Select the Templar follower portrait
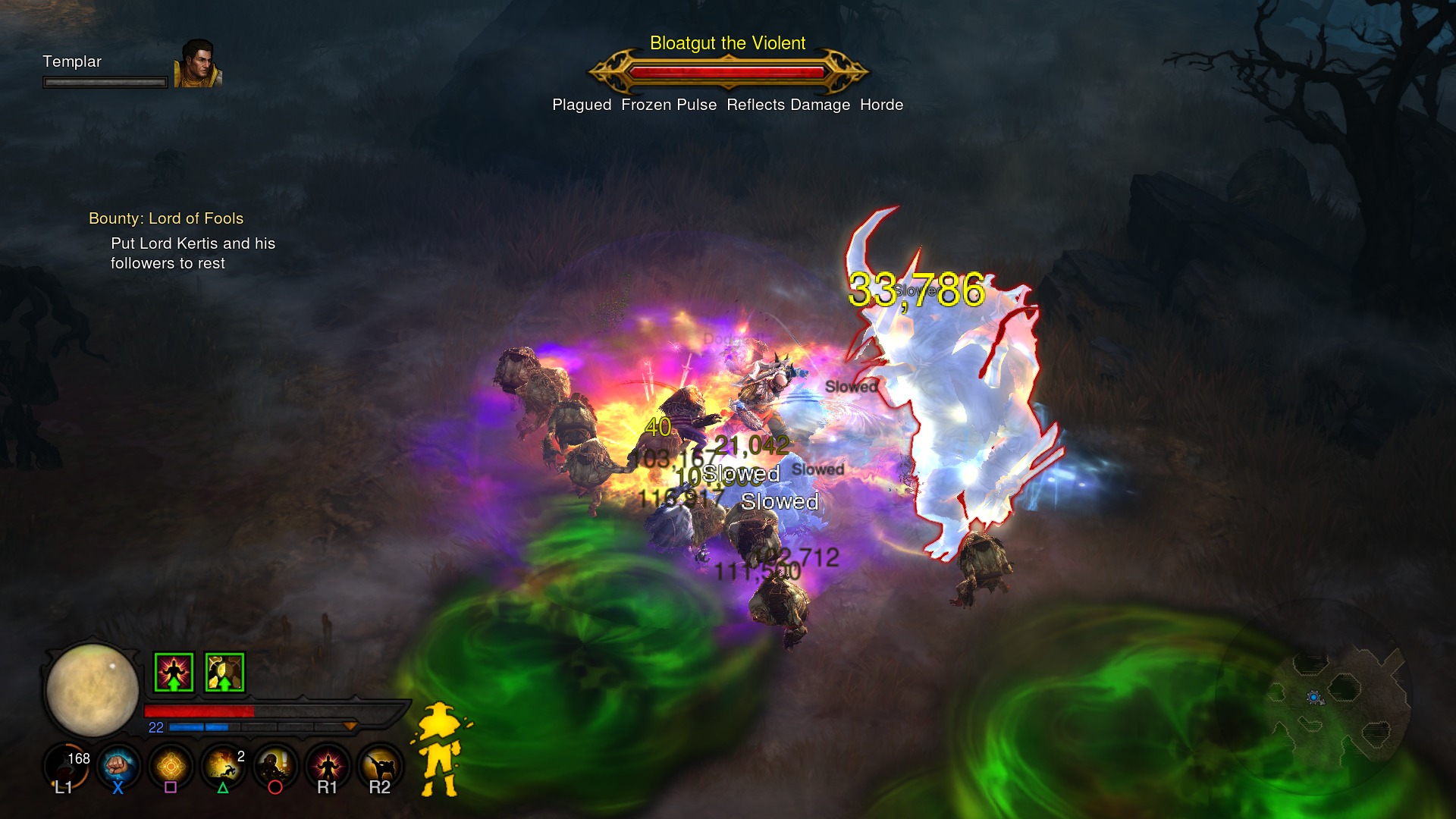The height and width of the screenshot is (819, 1456). 198,64
